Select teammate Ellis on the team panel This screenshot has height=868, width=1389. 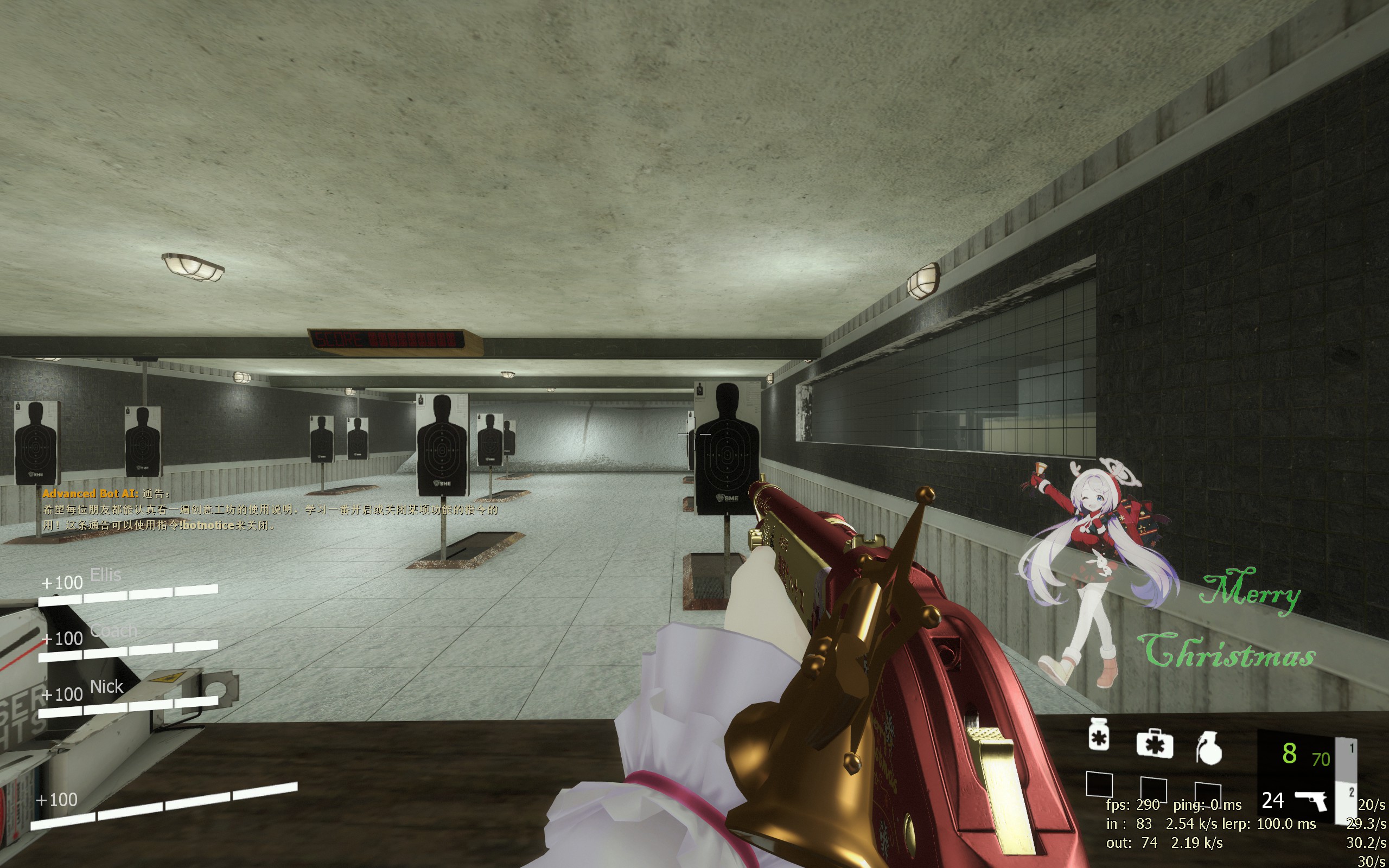pyautogui.click(x=106, y=575)
